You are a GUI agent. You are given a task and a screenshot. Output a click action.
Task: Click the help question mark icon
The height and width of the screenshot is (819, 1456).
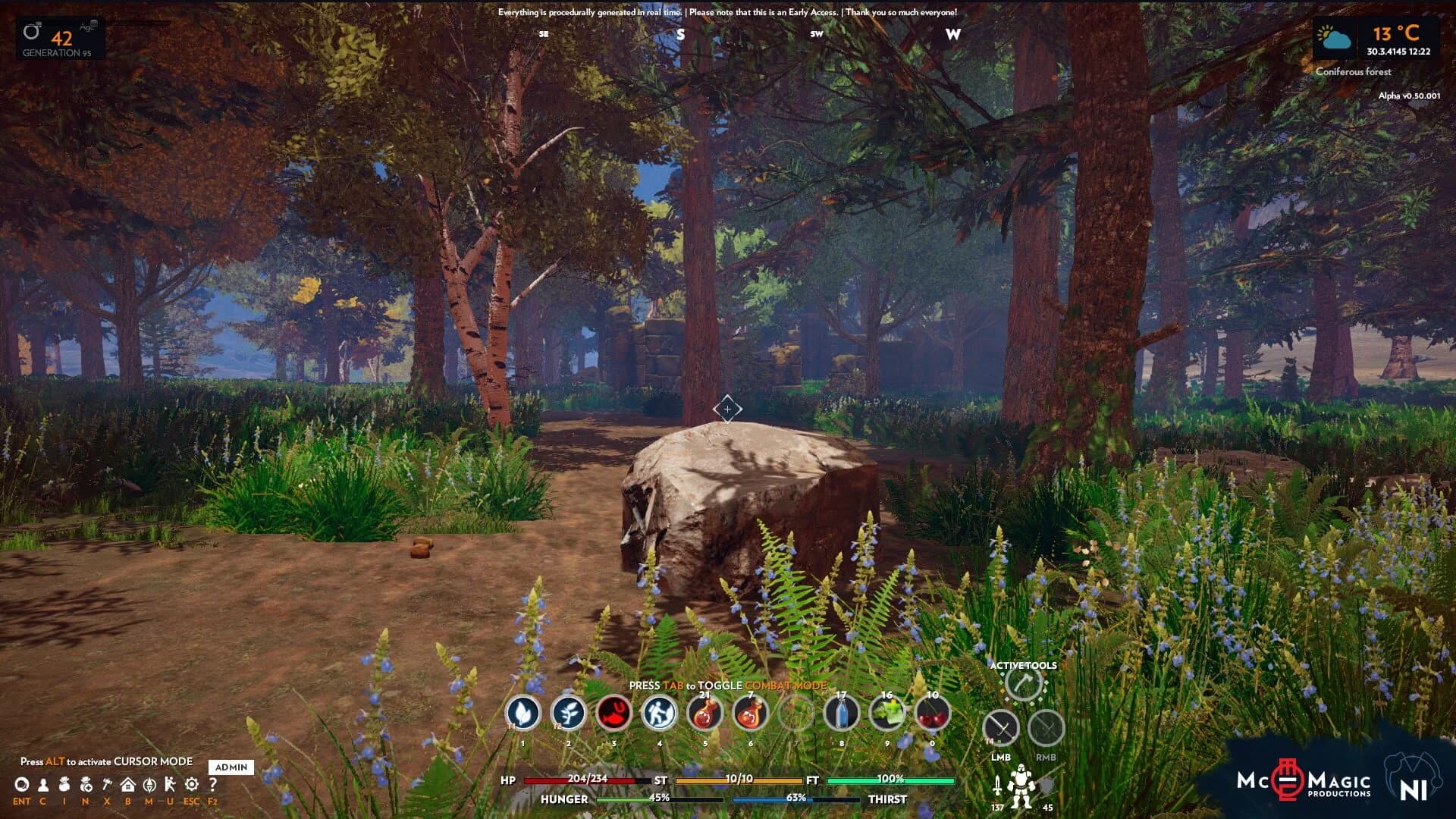[x=212, y=783]
